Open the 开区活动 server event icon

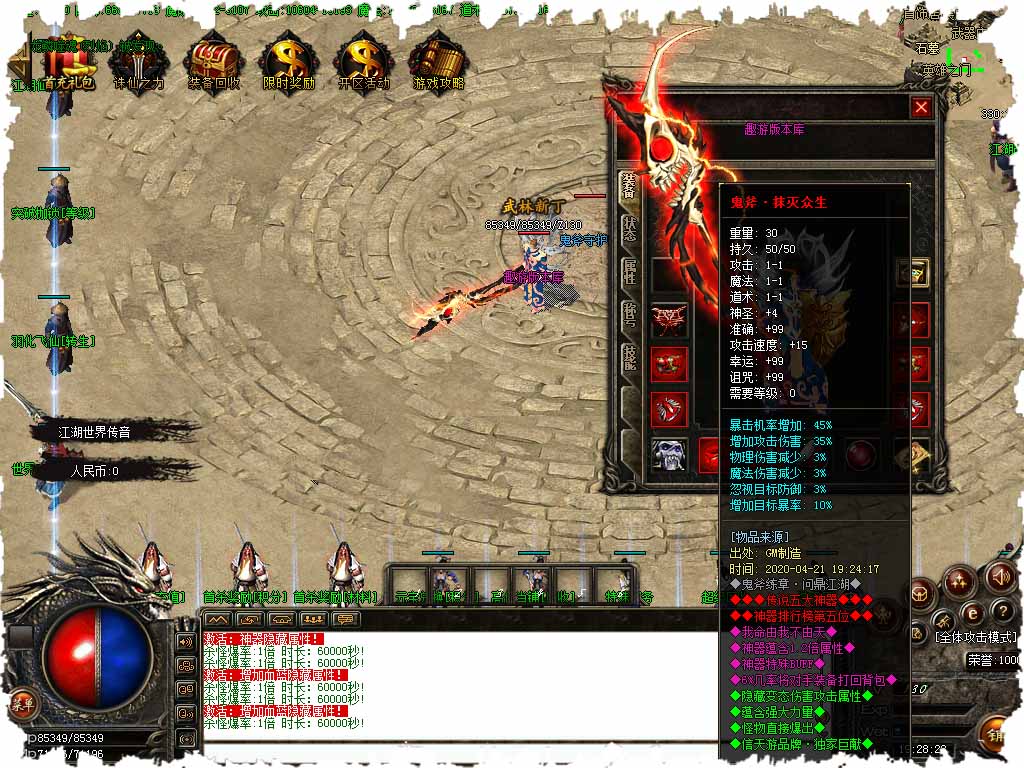(363, 63)
